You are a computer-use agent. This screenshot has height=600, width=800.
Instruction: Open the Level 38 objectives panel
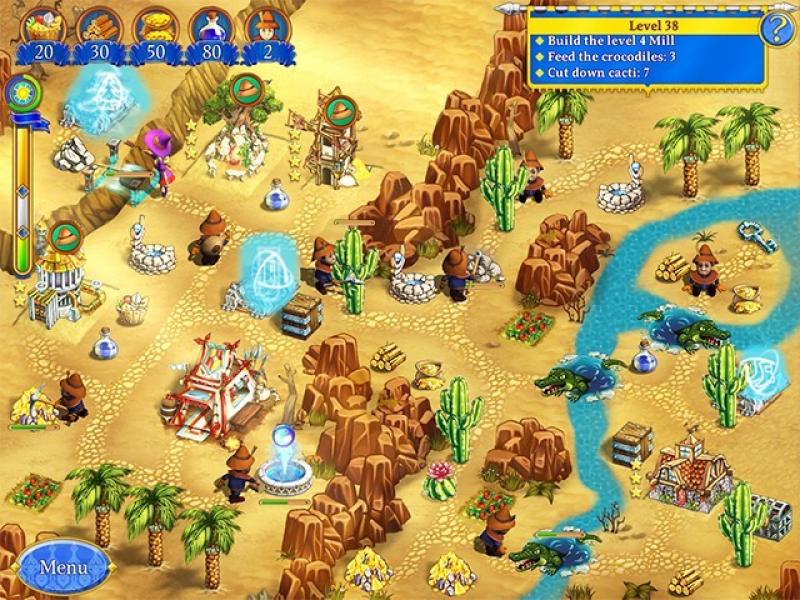(x=646, y=48)
